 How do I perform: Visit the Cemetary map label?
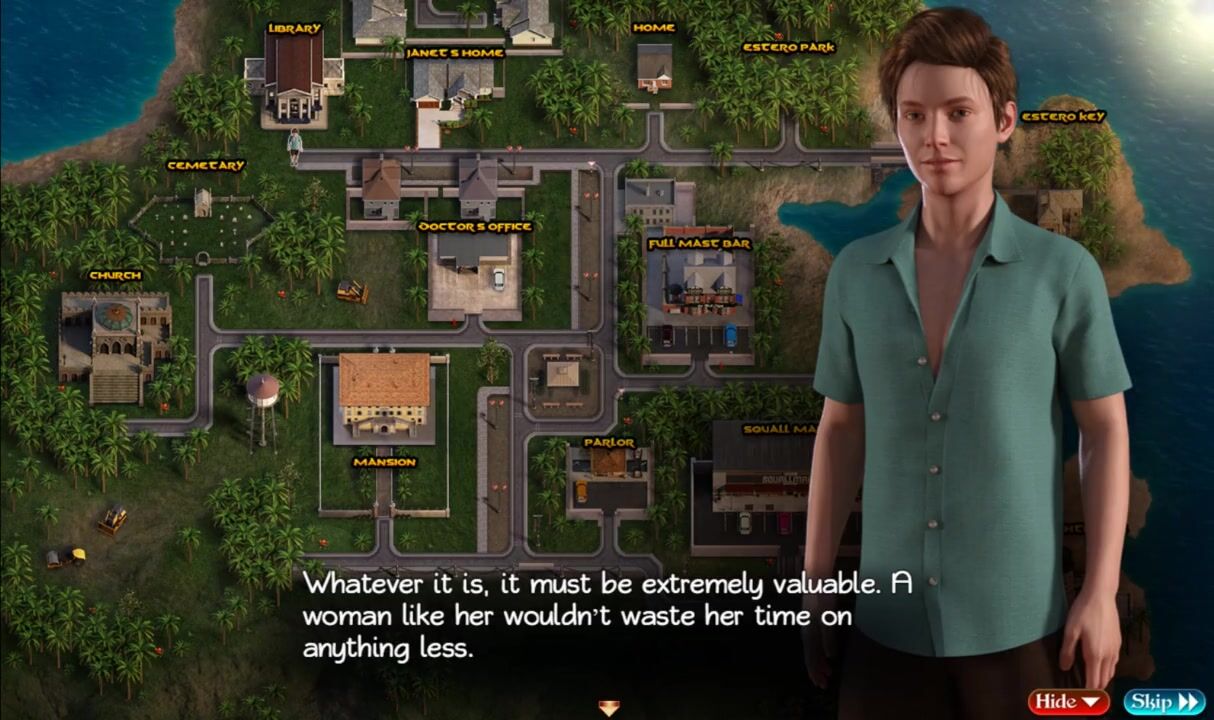pos(206,166)
